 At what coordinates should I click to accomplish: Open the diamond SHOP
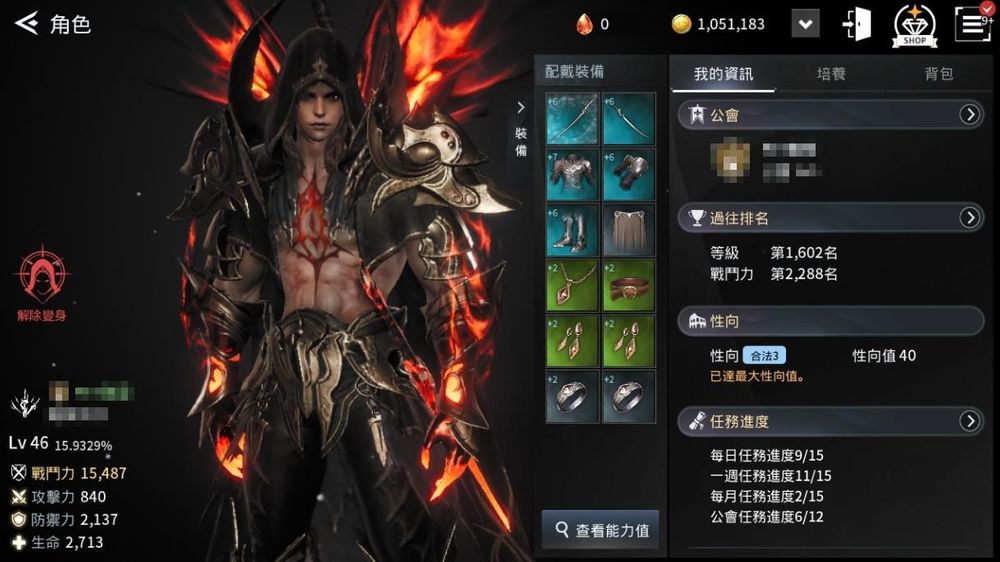click(914, 24)
